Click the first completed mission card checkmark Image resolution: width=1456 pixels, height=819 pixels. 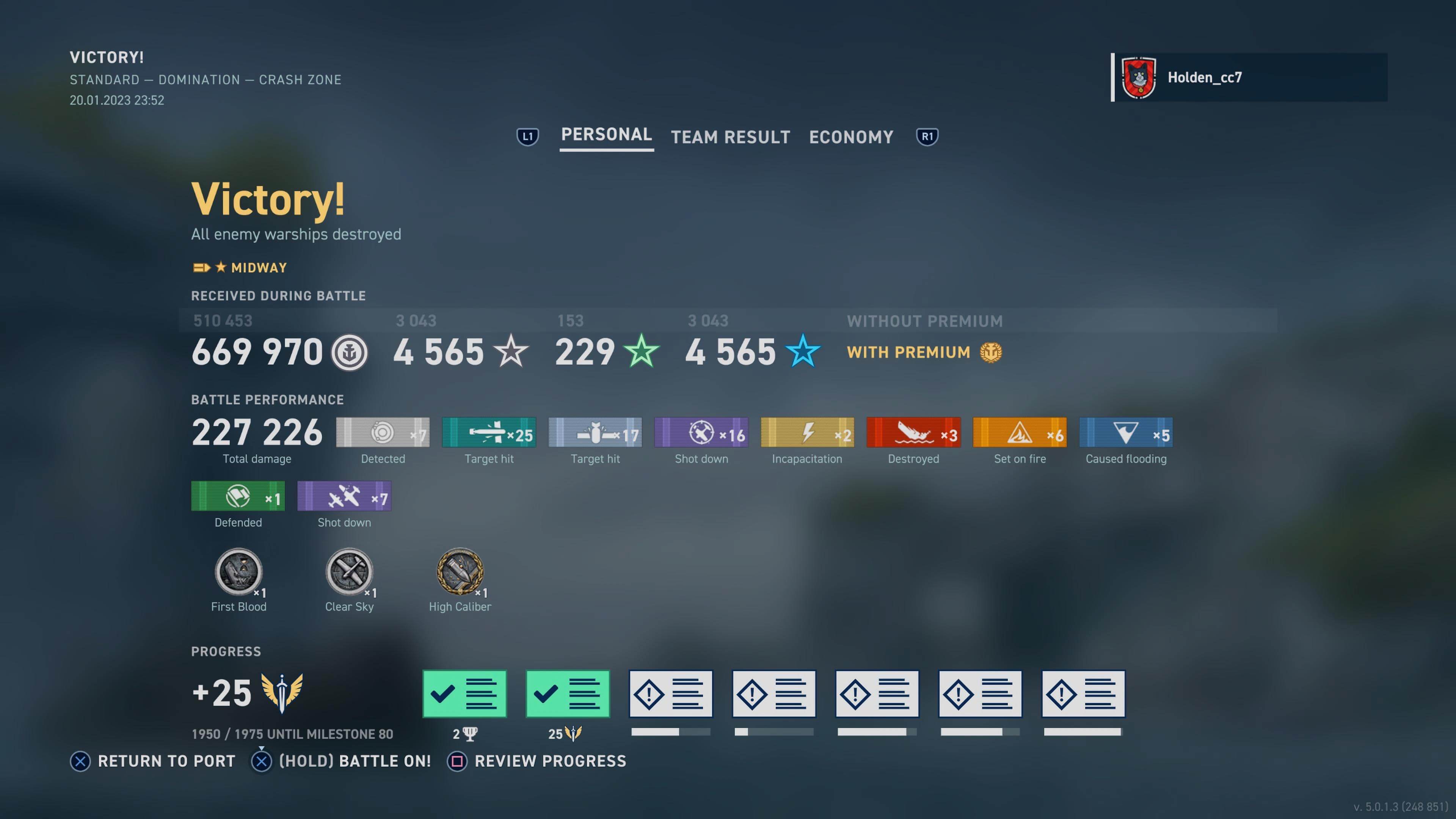pyautogui.click(x=464, y=693)
